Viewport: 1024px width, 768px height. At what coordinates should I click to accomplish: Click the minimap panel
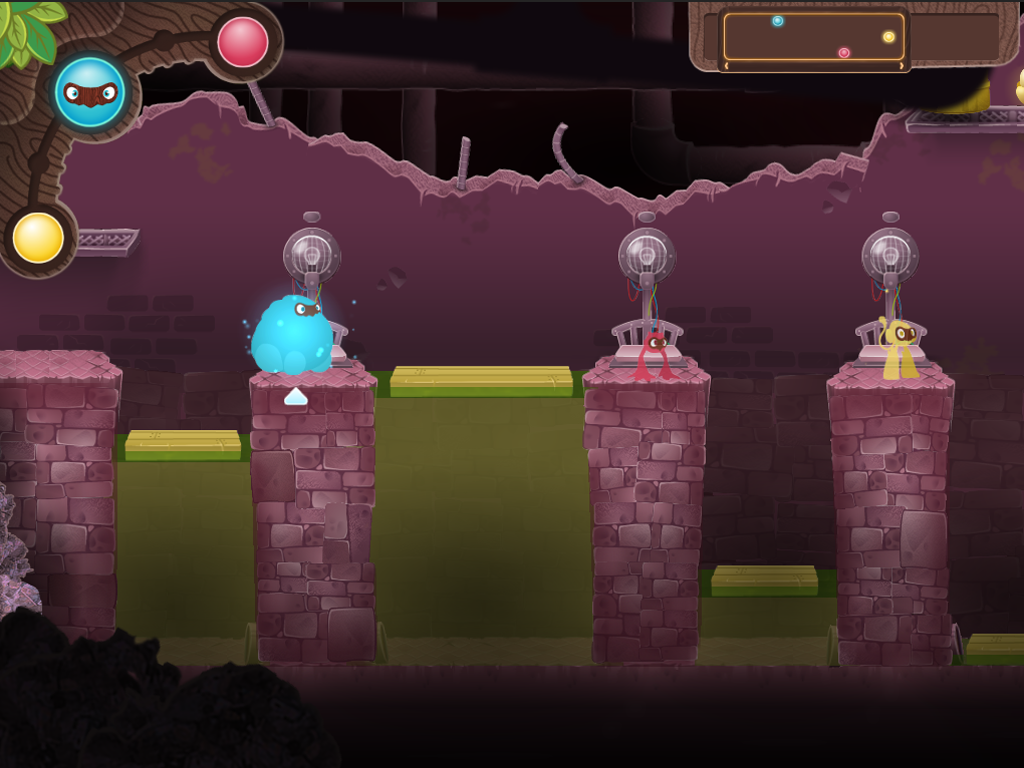813,38
